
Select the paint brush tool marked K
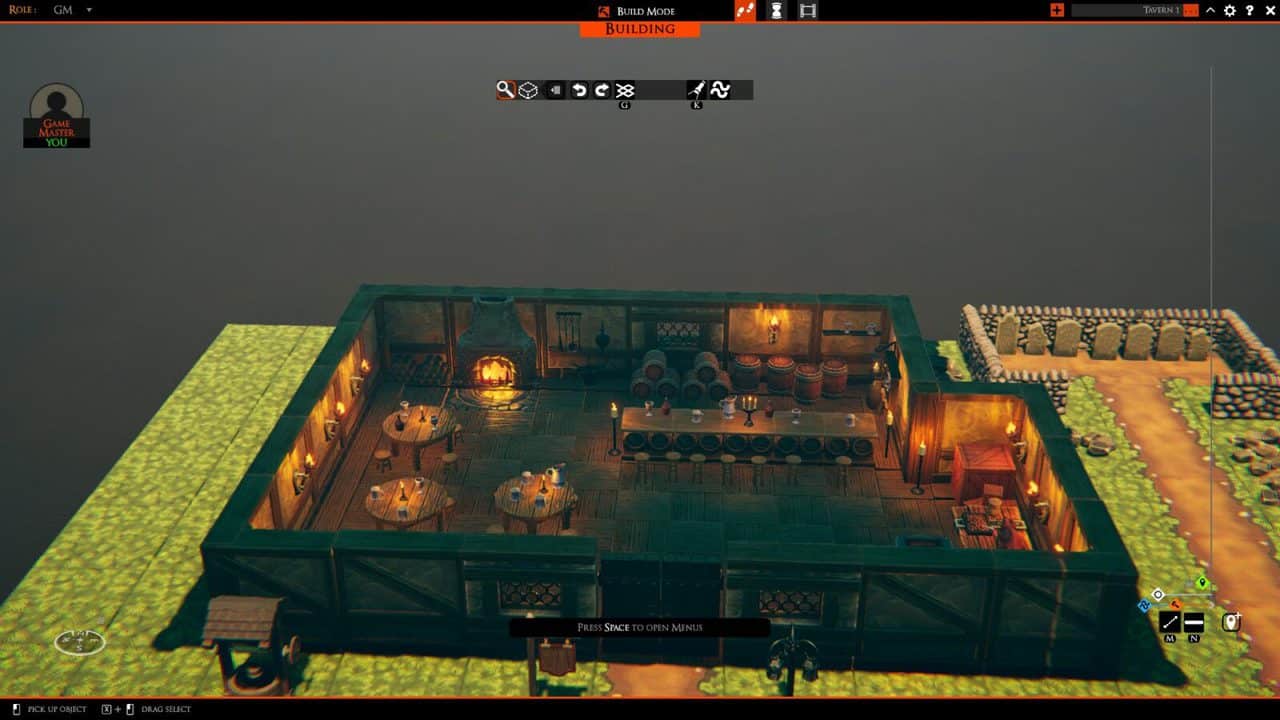tap(696, 89)
